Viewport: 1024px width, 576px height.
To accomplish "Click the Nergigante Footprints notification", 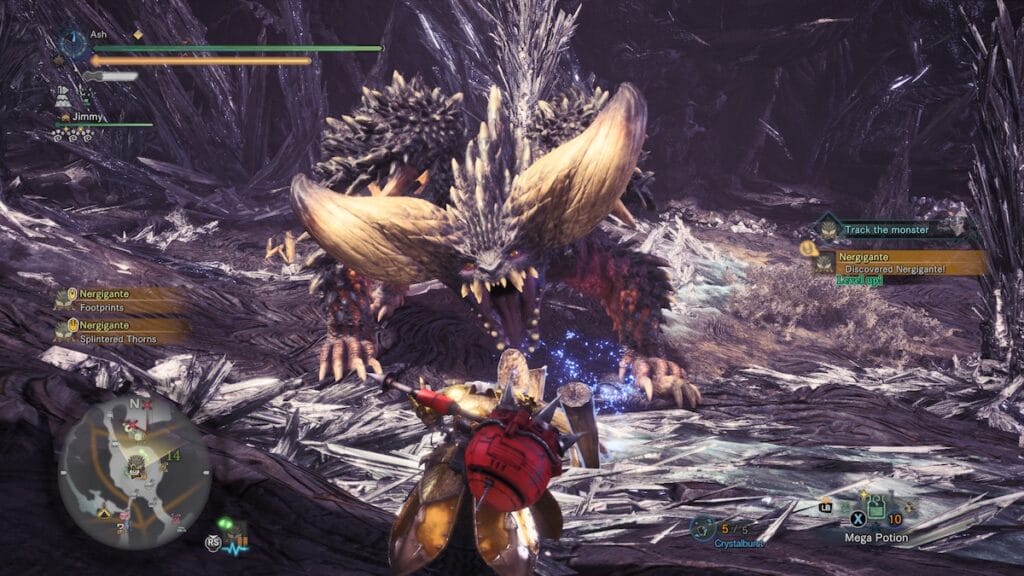I will pyautogui.click(x=120, y=302).
